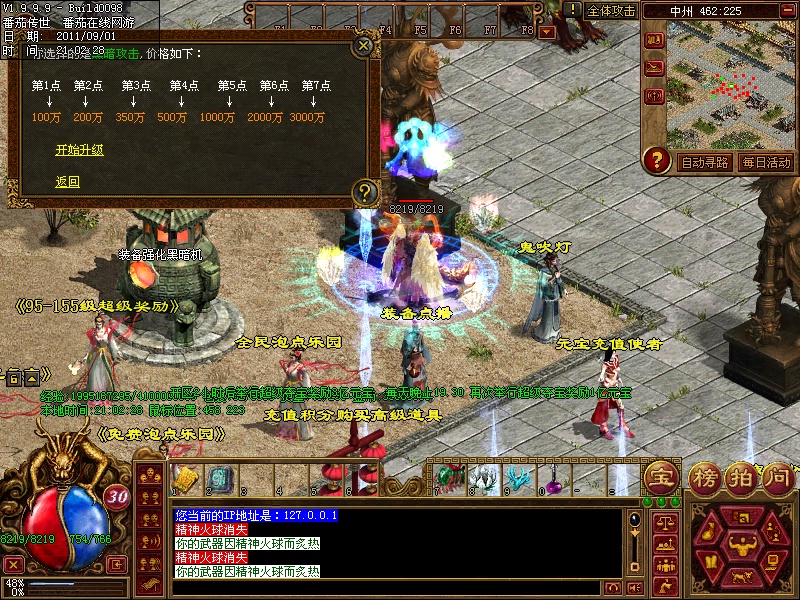Screen dimensions: 800x600
Task: Open the dialogue window's question mark help
Action: [365, 190]
